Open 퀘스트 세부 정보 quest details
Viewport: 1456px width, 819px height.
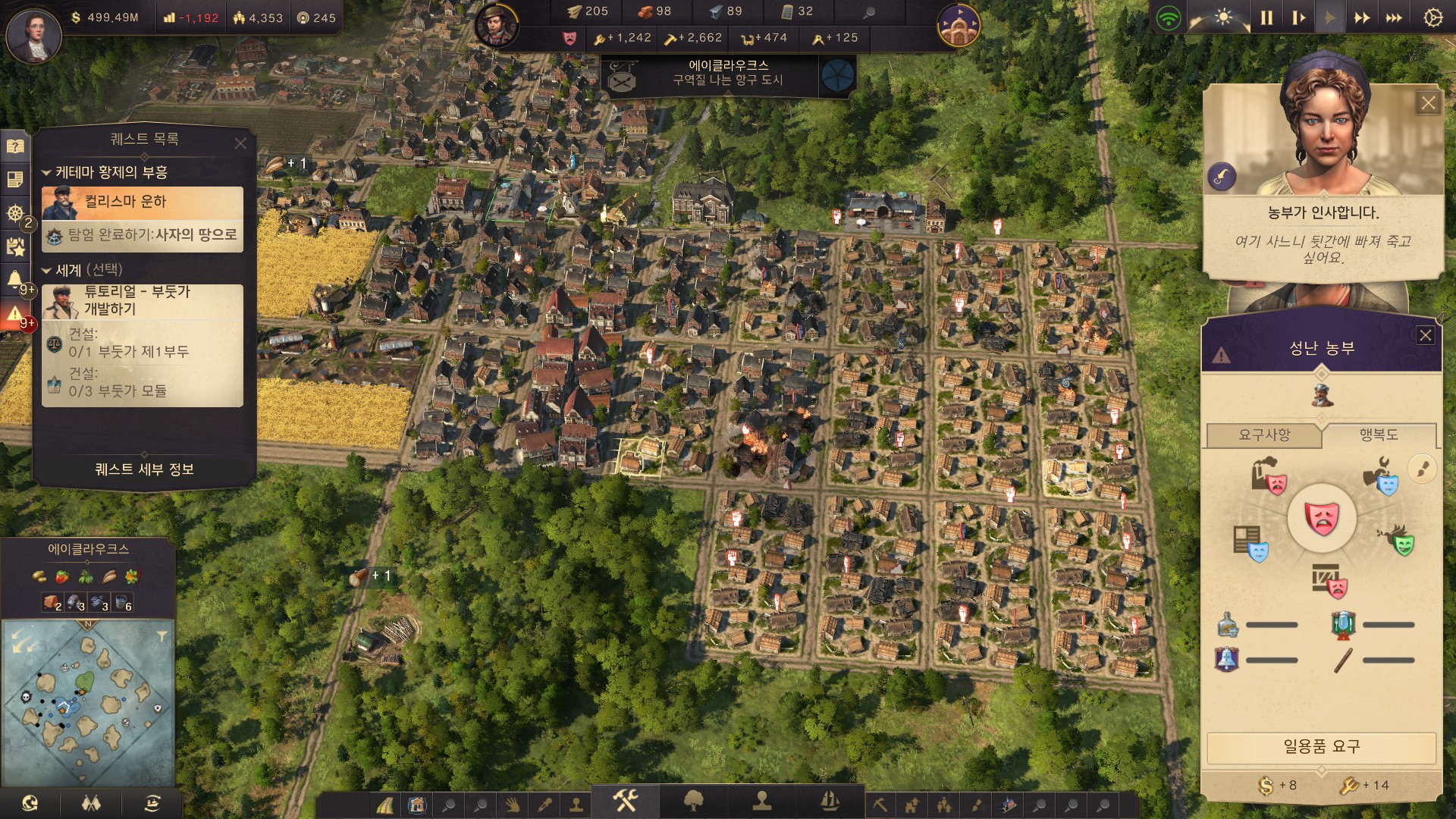coord(144,469)
